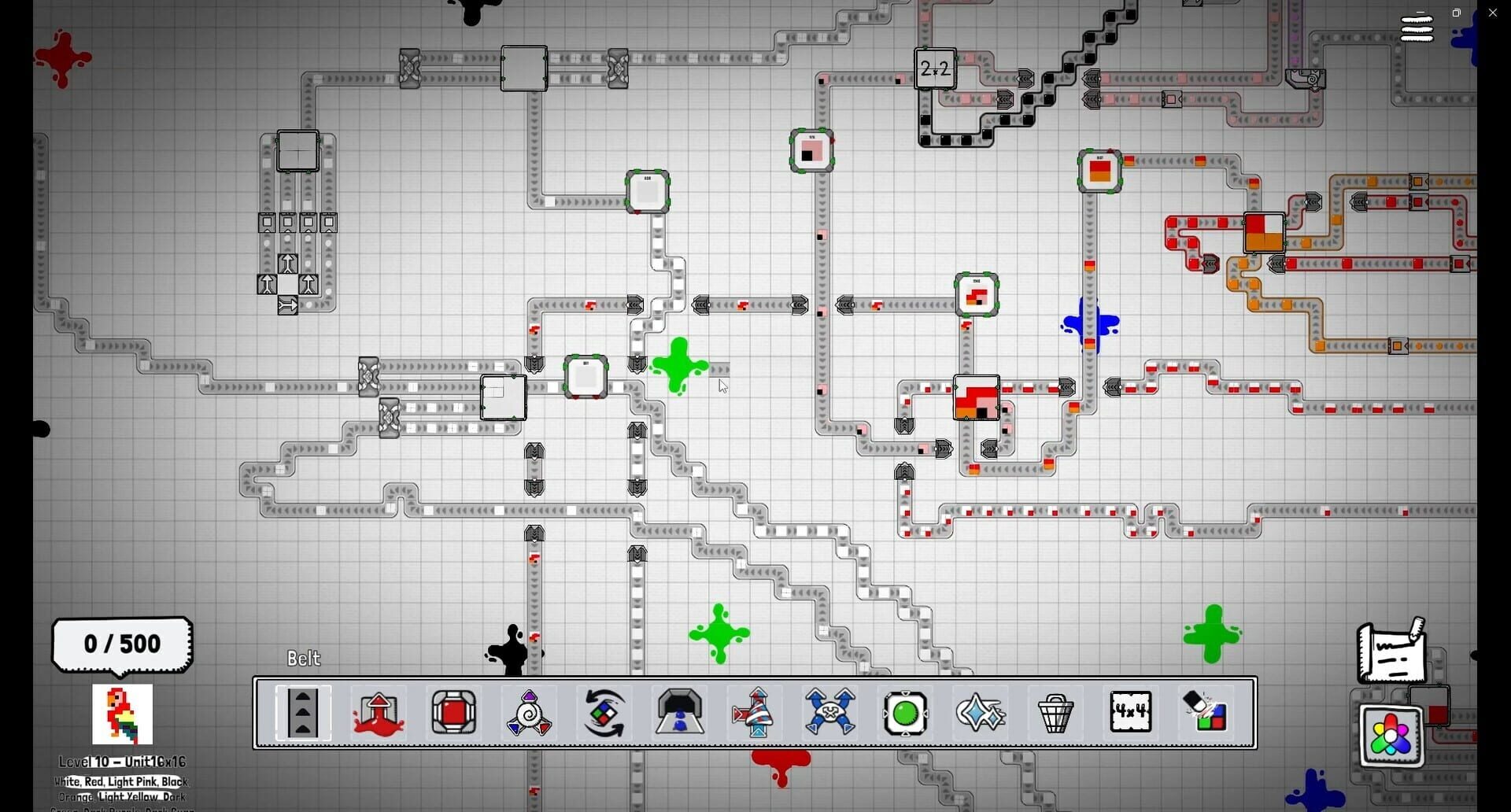Toggle the 4x4 placement mode

(1131, 712)
